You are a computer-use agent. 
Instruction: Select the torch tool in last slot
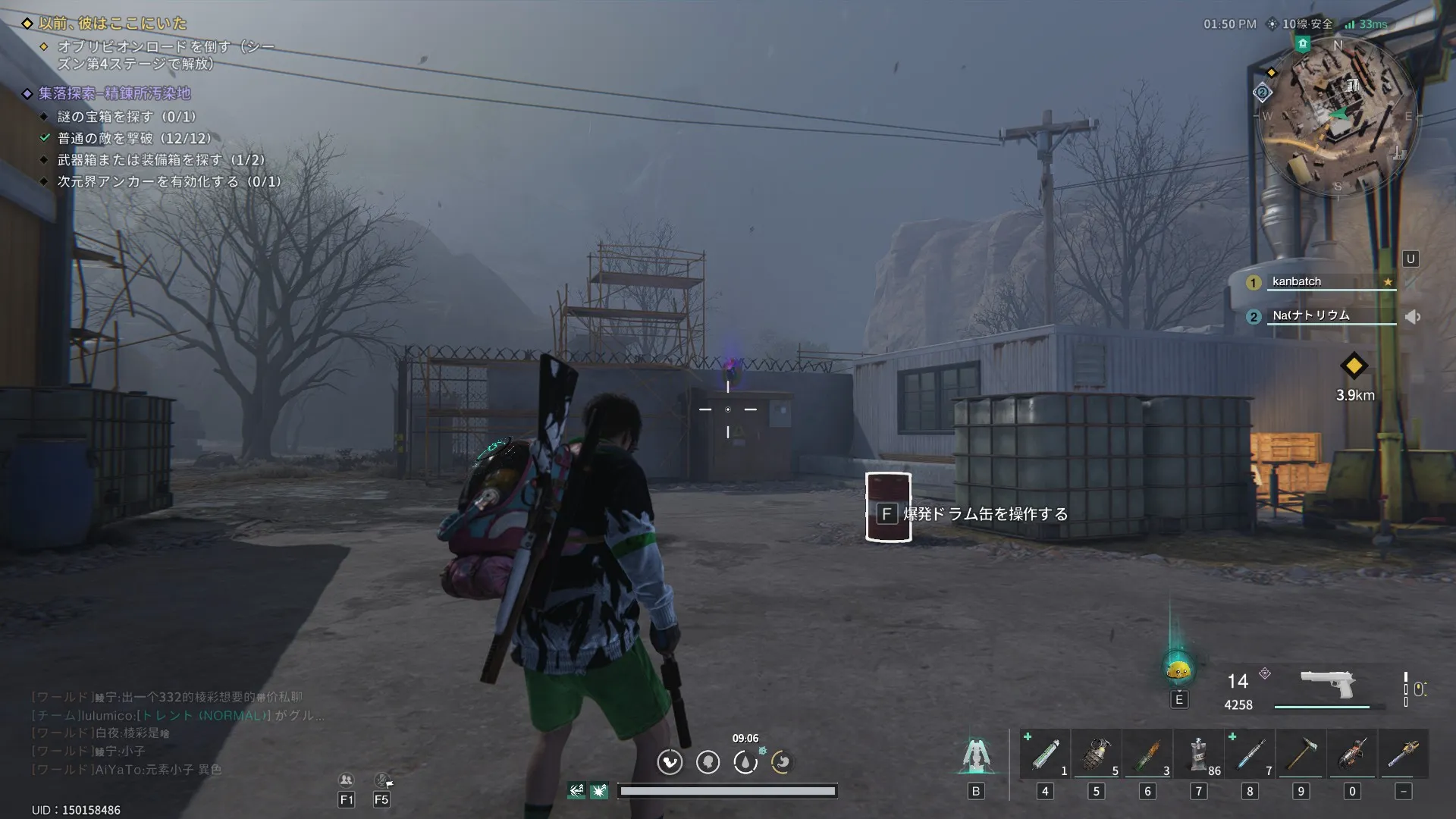click(1403, 754)
